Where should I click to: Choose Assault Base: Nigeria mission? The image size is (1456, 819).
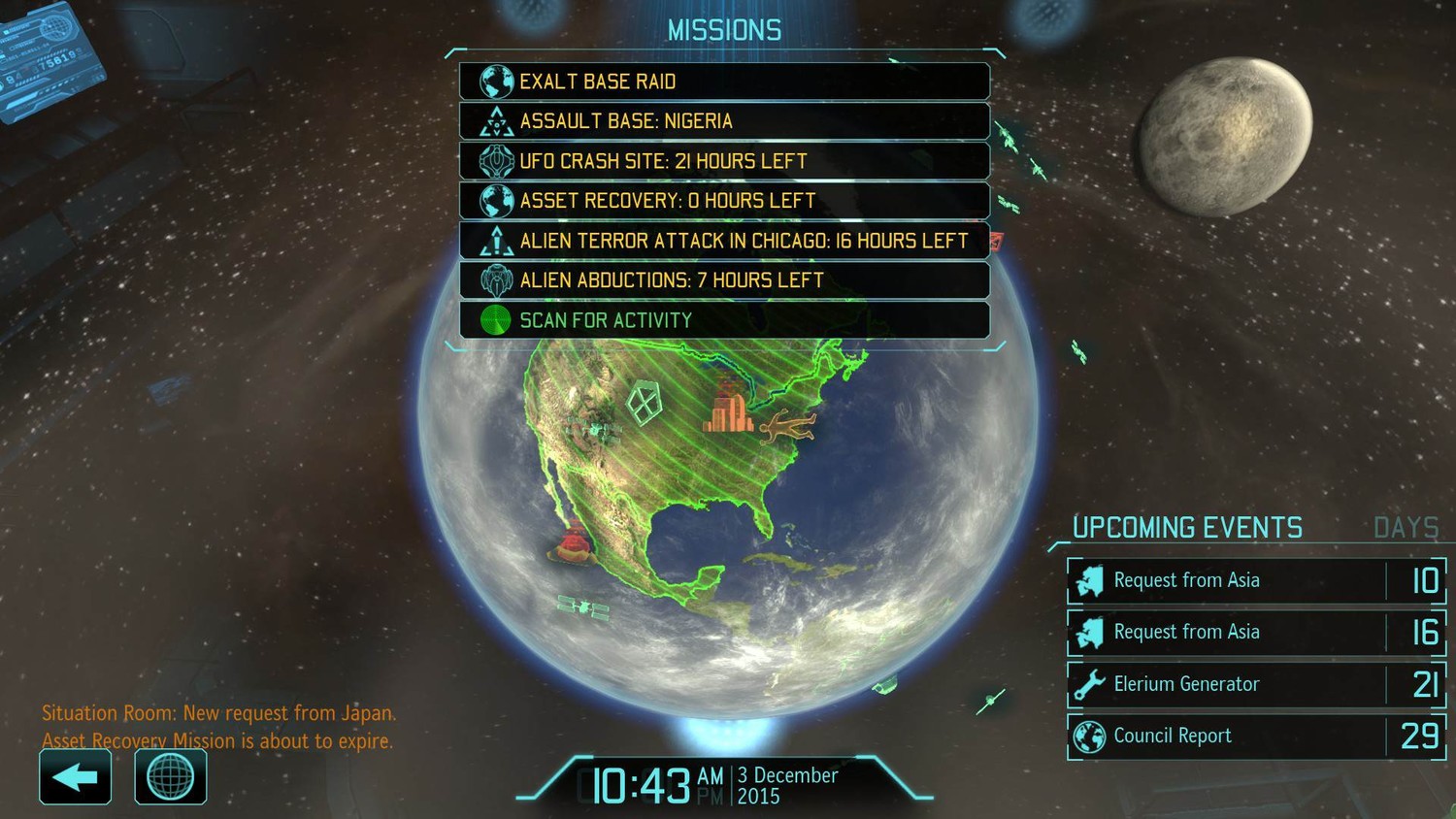[x=724, y=121]
